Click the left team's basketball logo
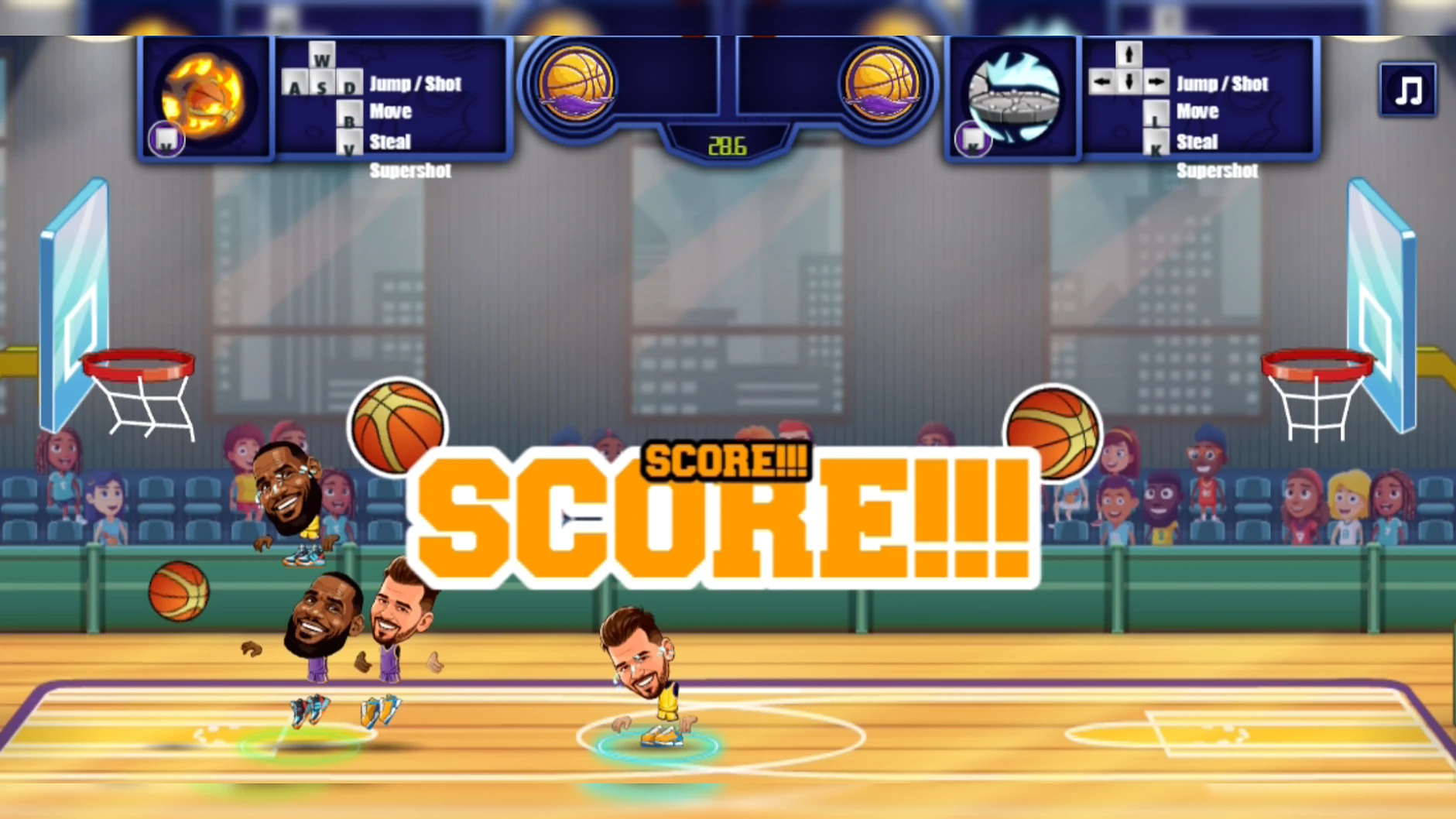The image size is (1456, 819). 577,81
